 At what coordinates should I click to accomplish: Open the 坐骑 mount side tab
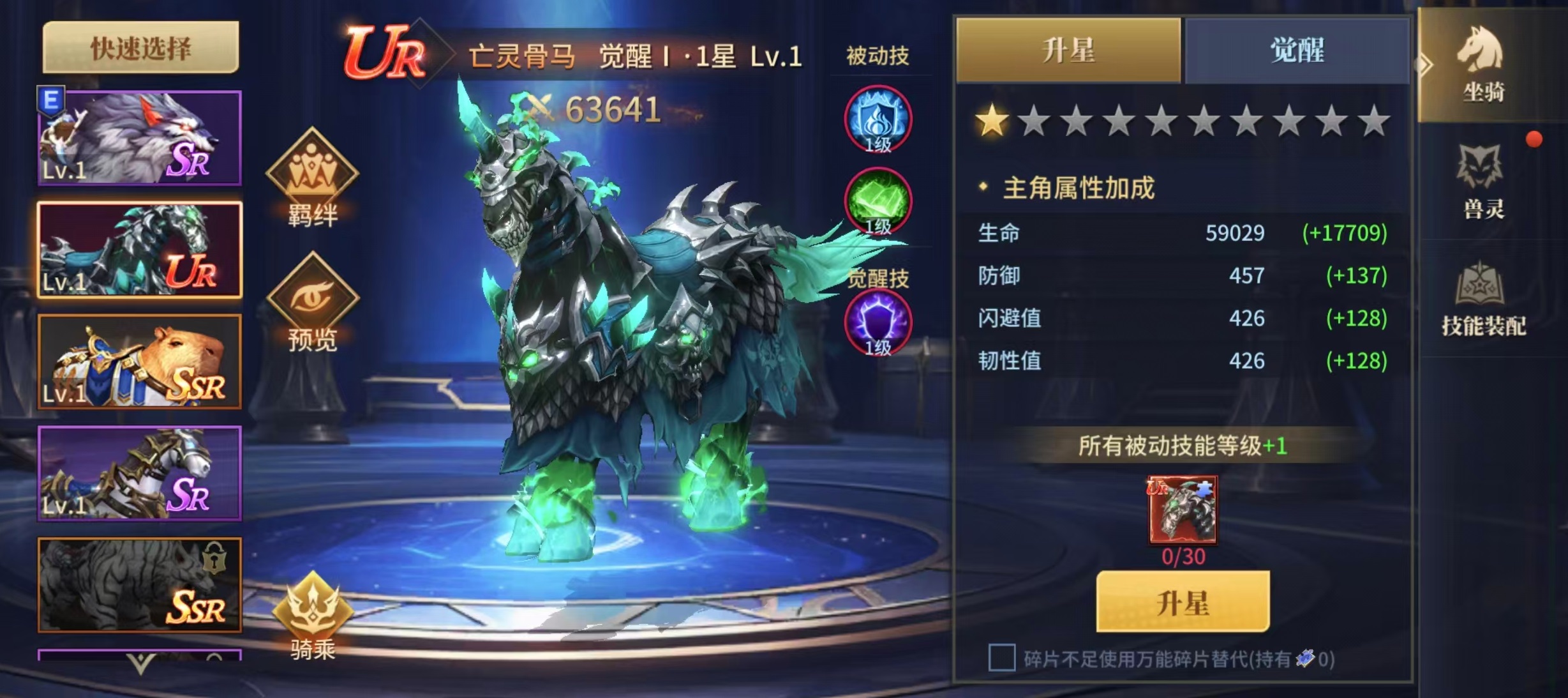coord(1483,65)
